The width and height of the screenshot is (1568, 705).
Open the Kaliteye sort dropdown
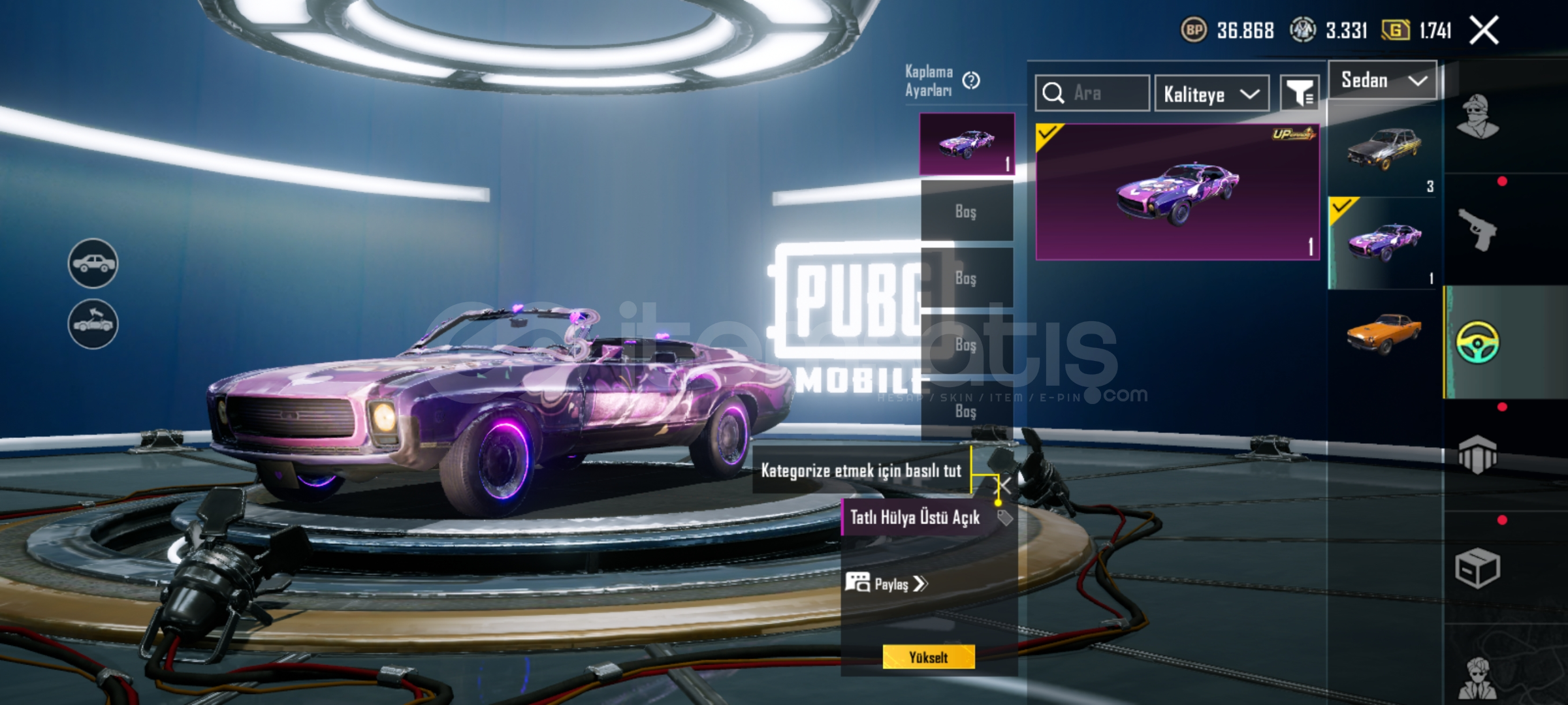(x=1211, y=94)
